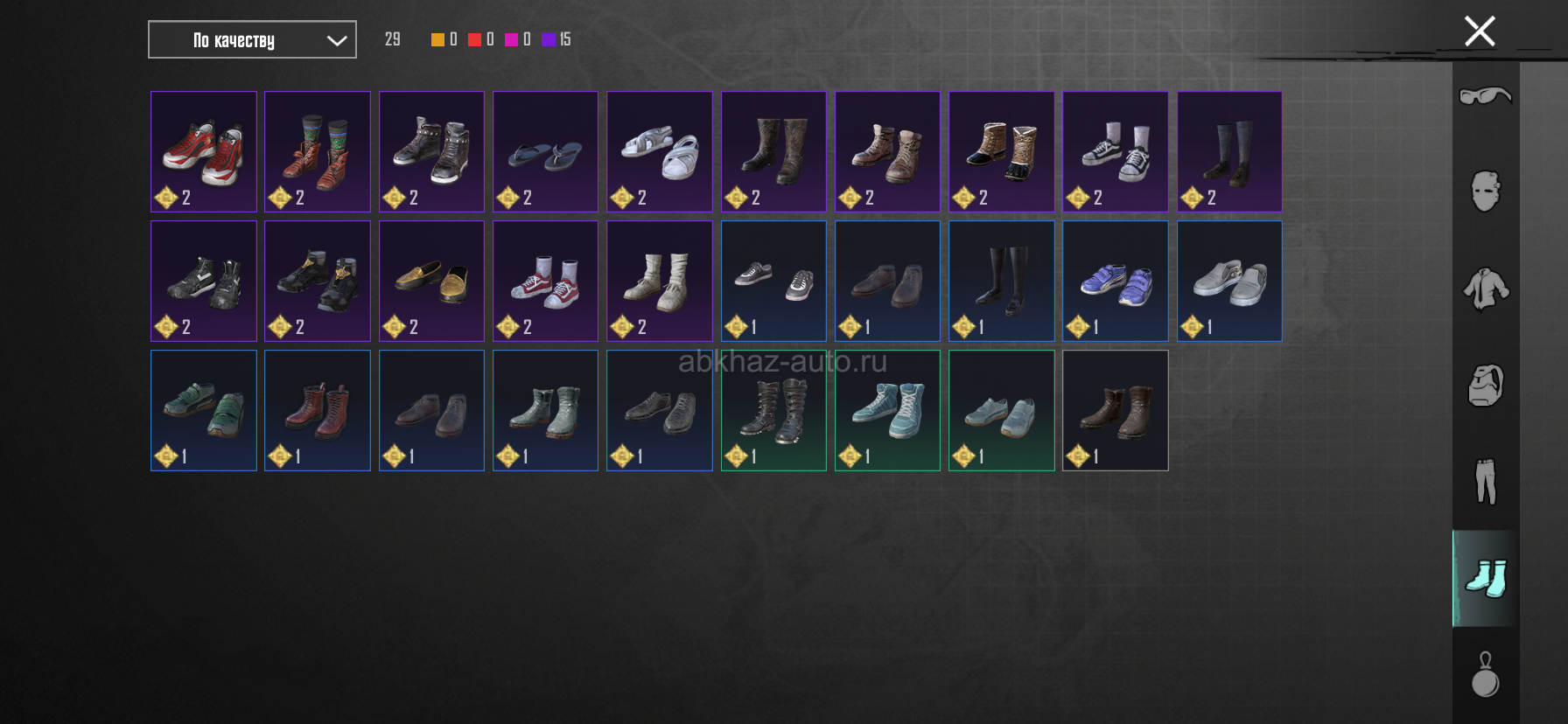Open the "По качеству" sort dropdown

(252, 40)
